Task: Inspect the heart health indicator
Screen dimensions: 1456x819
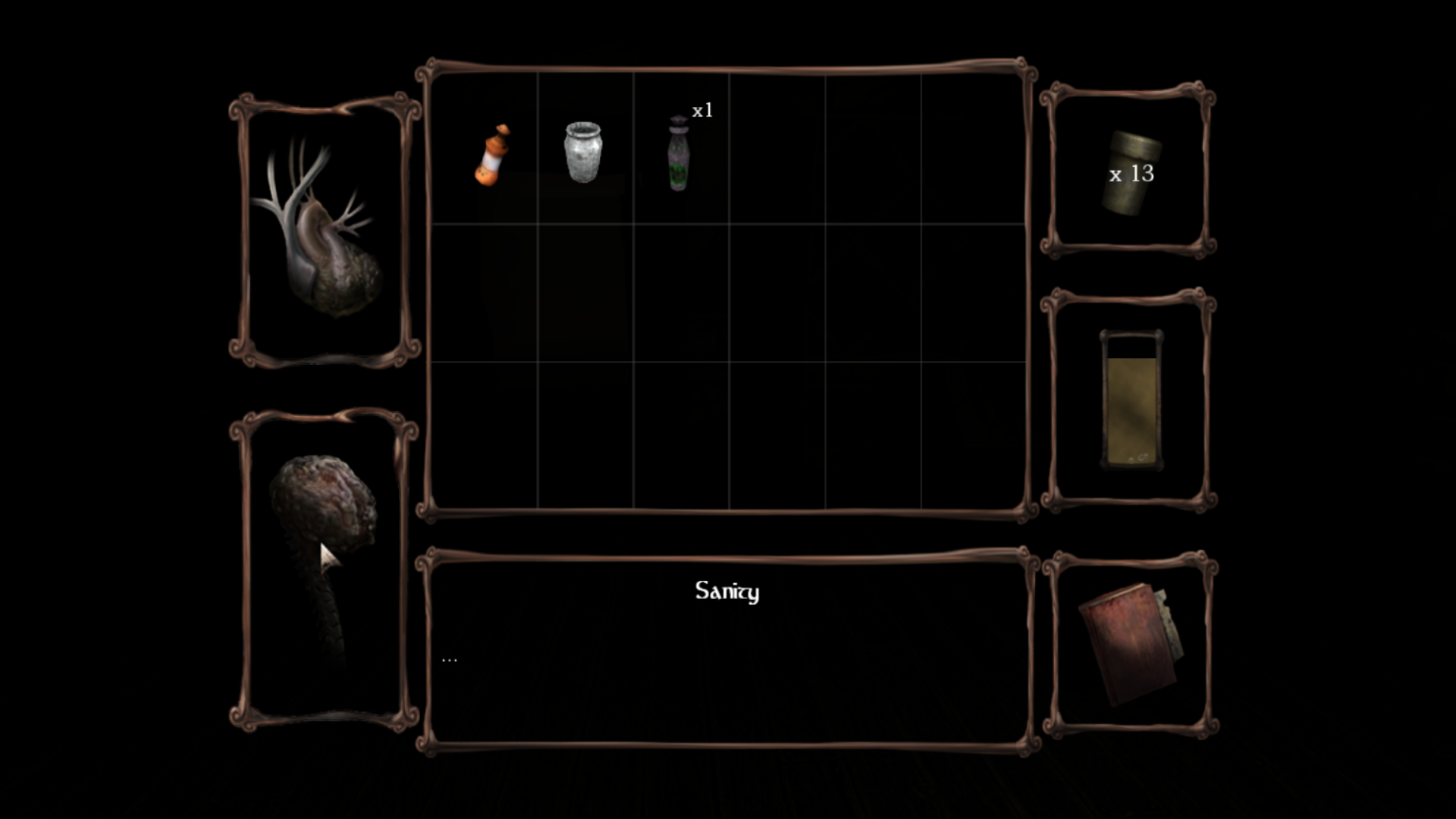Action: 324,231
